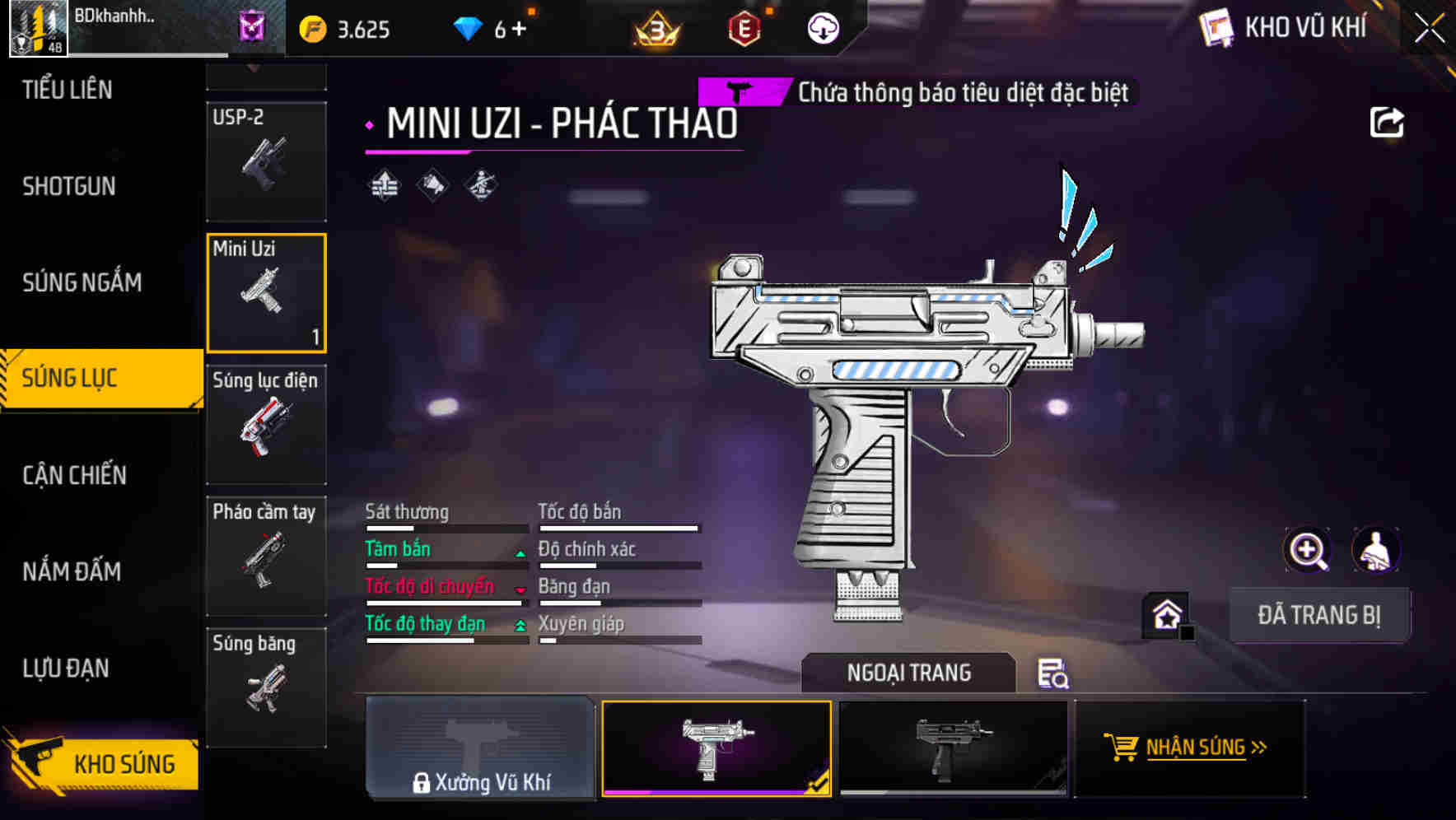Choose the Pháo cầm tay weapon slot
This screenshot has height=820, width=1456.
266,557
